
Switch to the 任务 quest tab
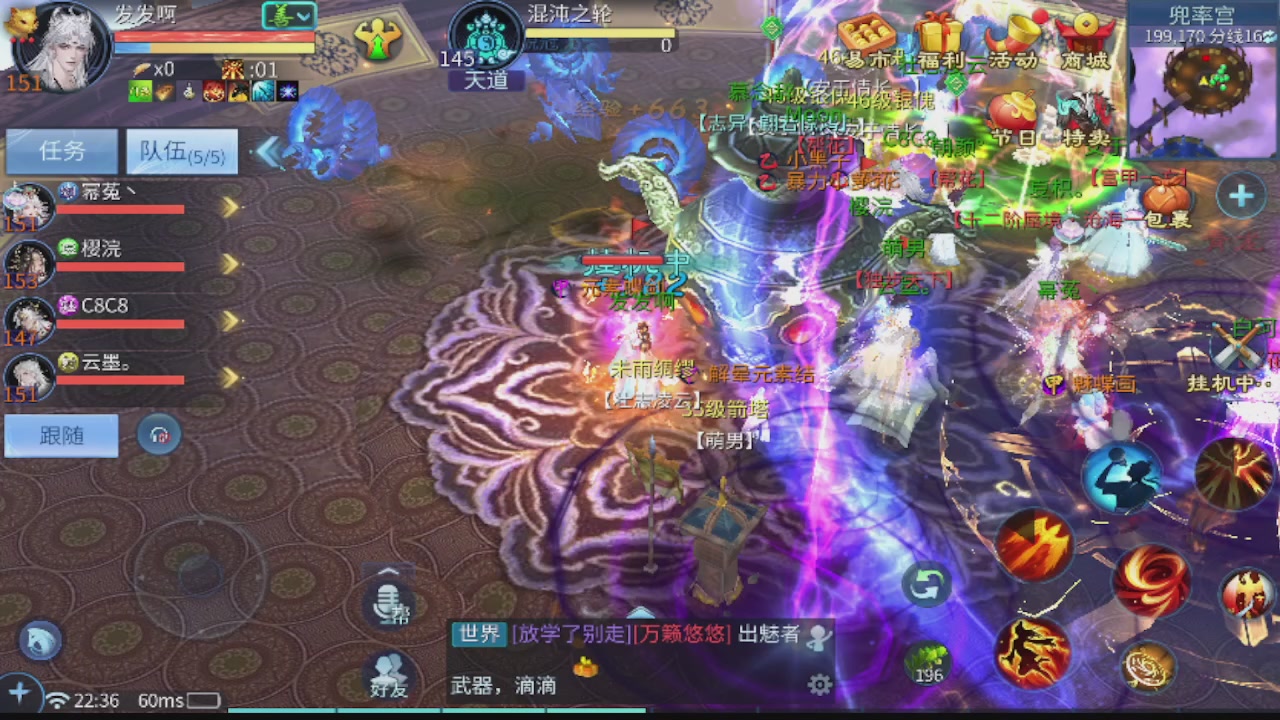pyautogui.click(x=60, y=151)
